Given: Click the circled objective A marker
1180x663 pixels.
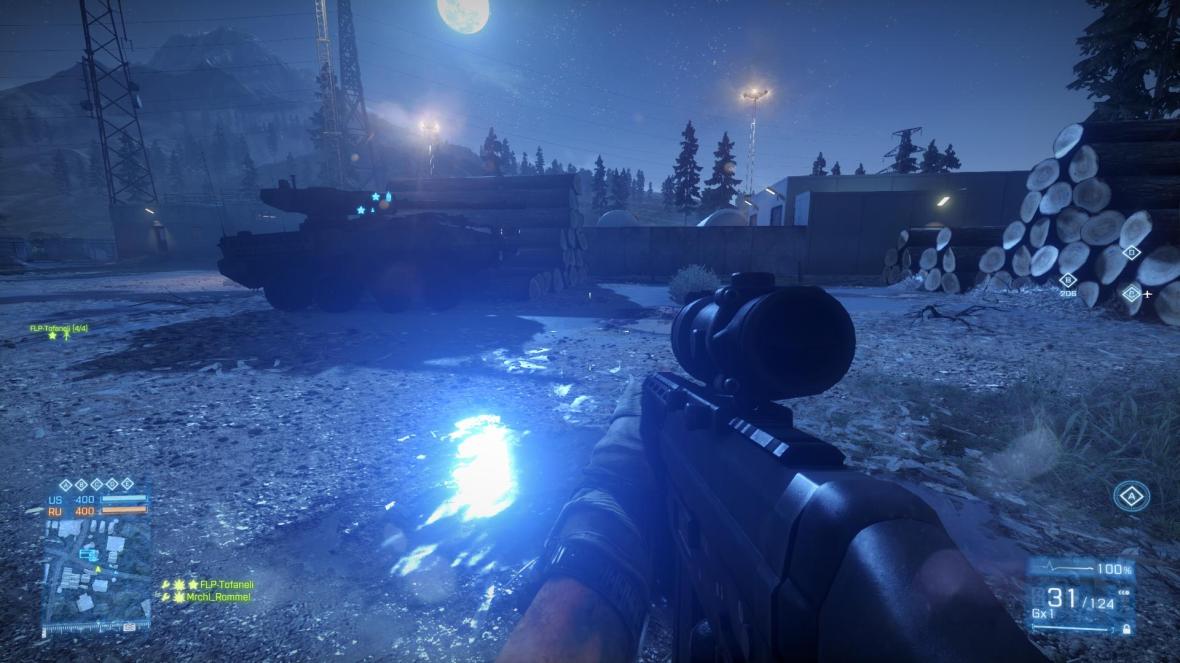Looking at the screenshot, I should [1131, 495].
